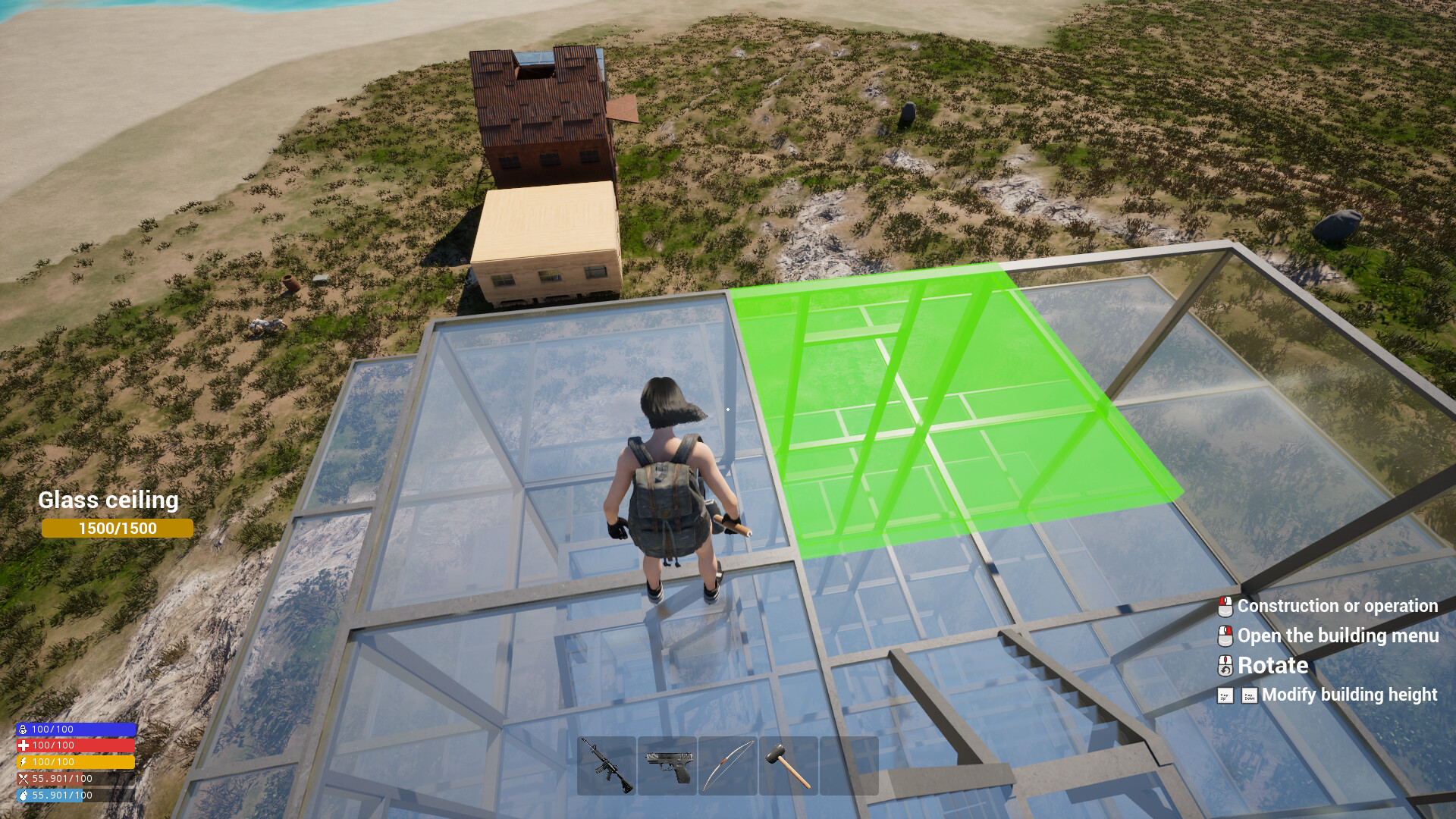The height and width of the screenshot is (819, 1456).
Task: Click the water drop thirst icon
Action: pyautogui.click(x=23, y=795)
